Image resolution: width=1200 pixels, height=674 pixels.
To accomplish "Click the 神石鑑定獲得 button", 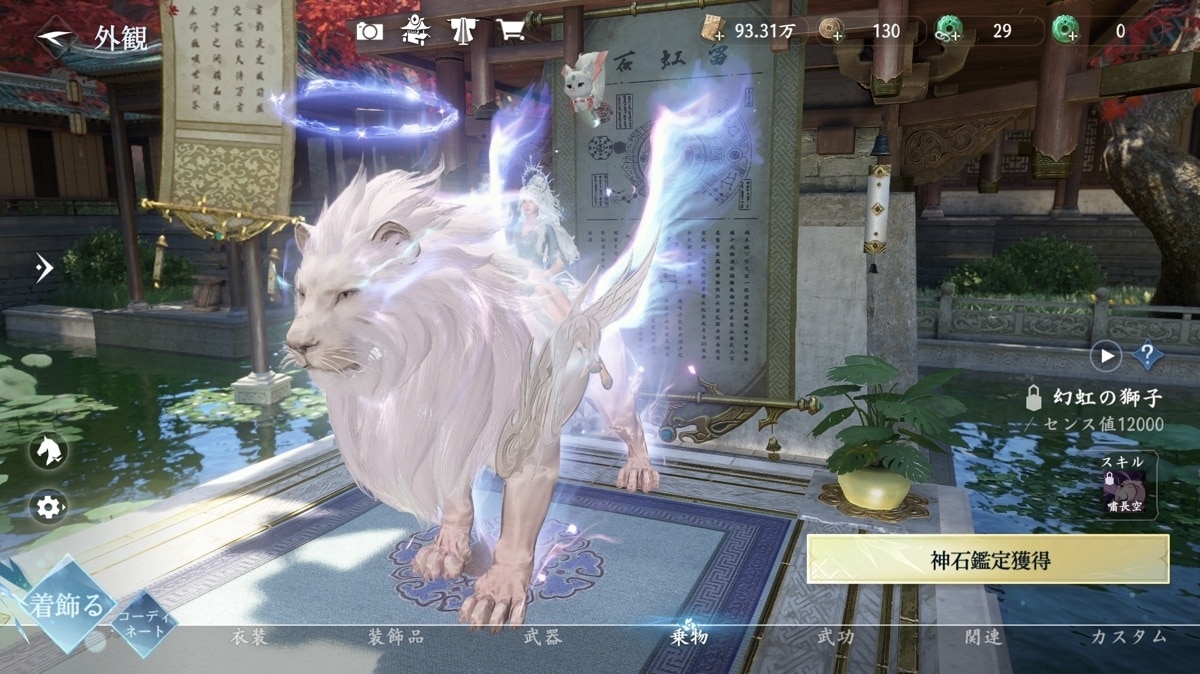I will pos(988,559).
